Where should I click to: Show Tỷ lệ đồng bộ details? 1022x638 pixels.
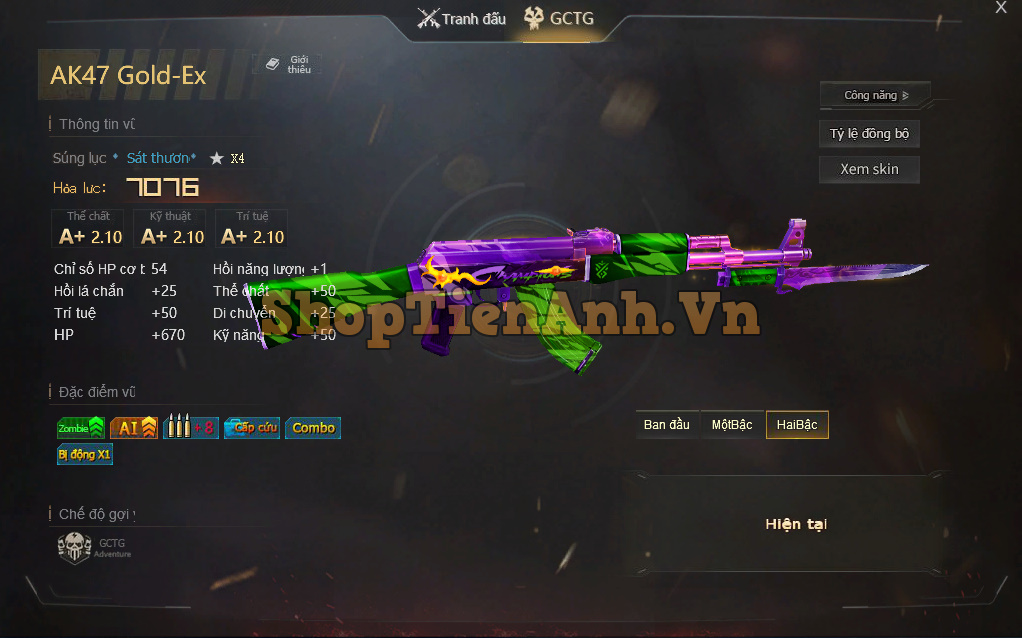869,134
